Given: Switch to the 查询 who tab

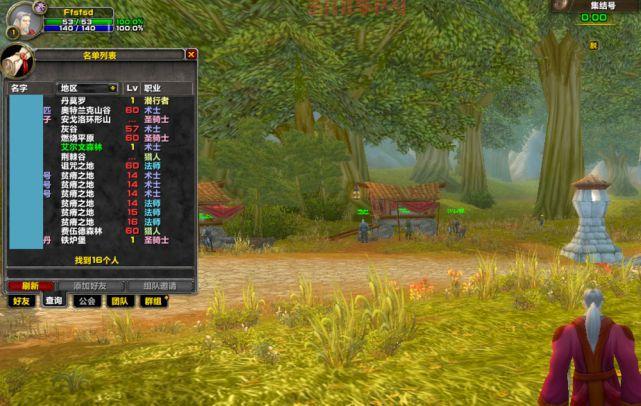Looking at the screenshot, I should click(53, 300).
